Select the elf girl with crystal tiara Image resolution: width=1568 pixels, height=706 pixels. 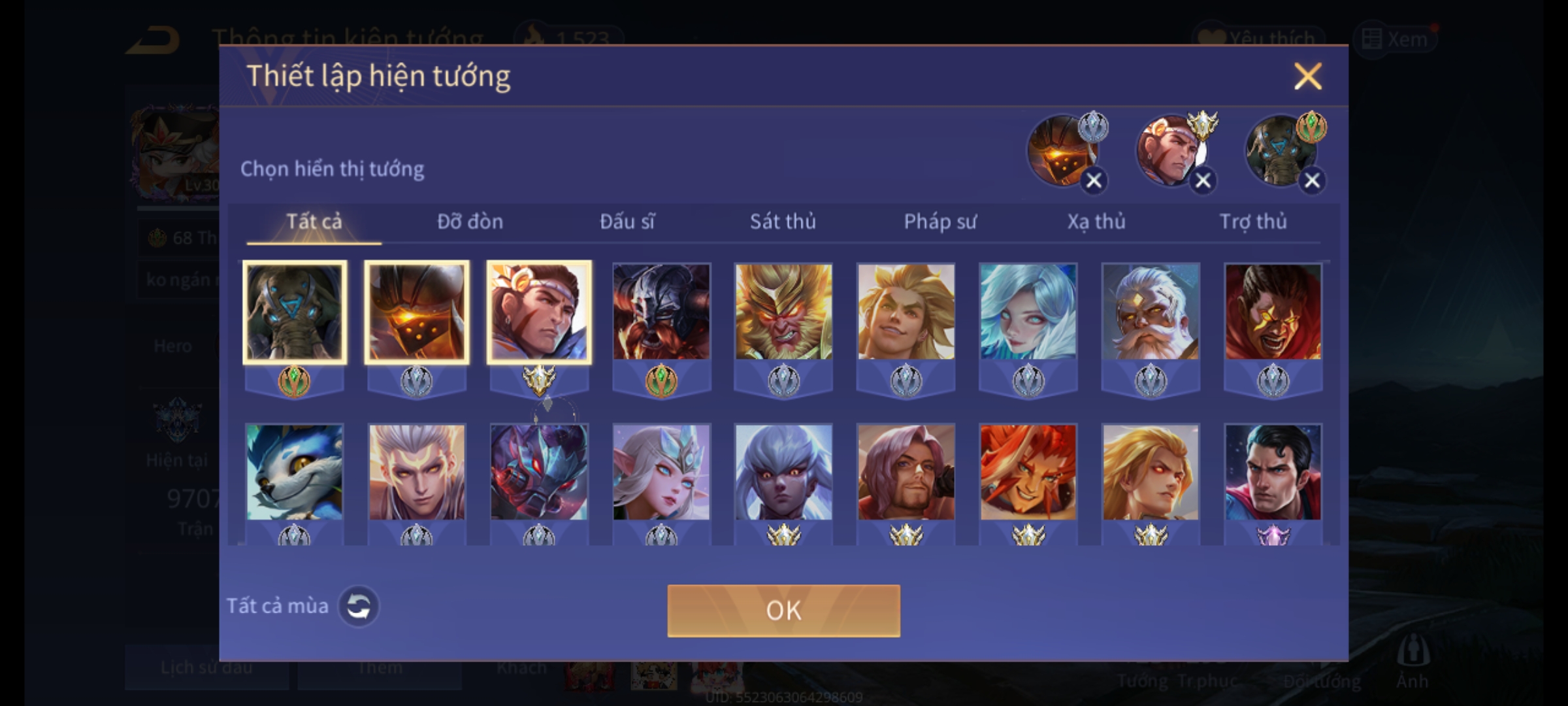click(661, 473)
